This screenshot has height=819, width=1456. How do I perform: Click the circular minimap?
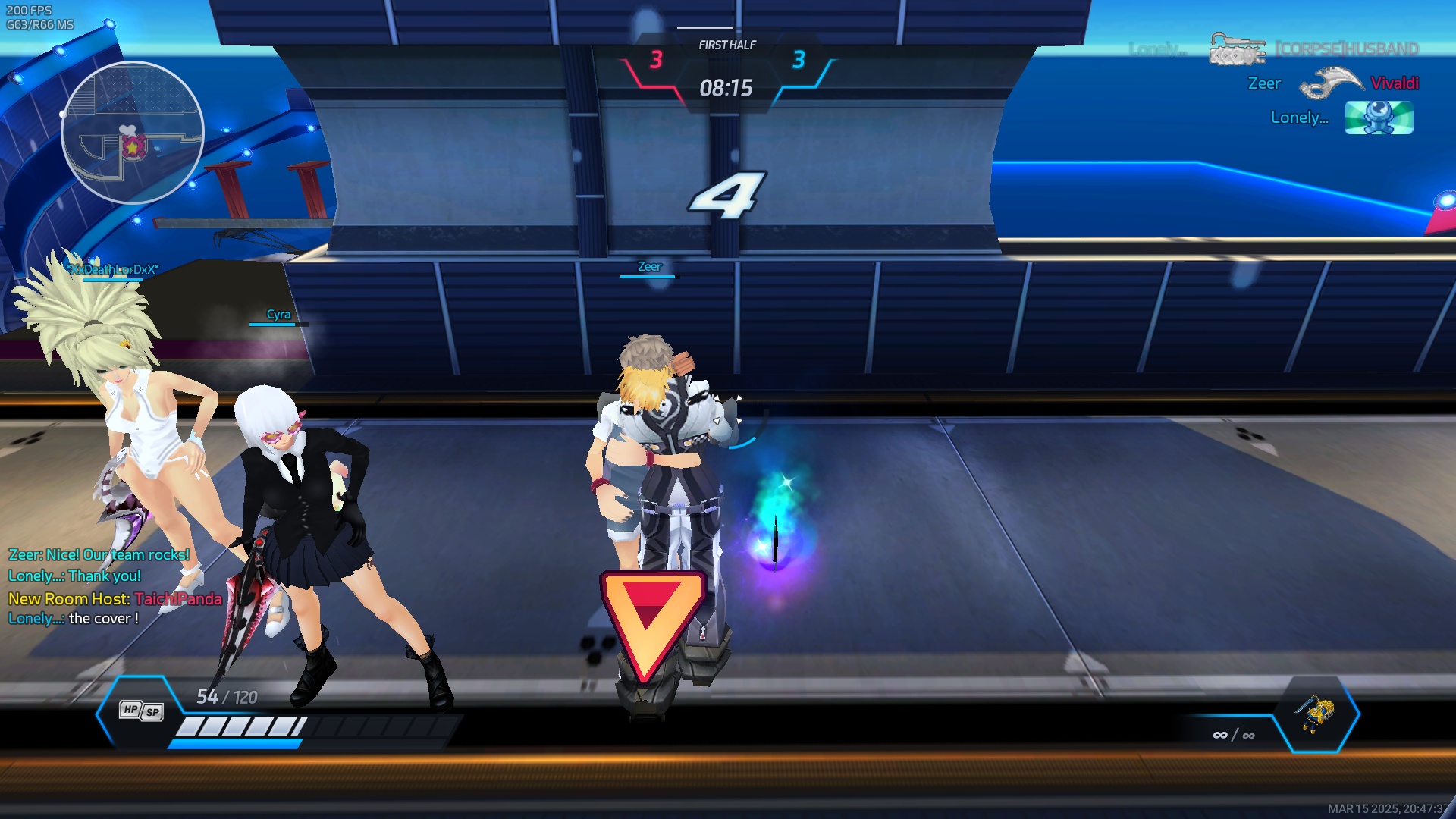pos(133,133)
